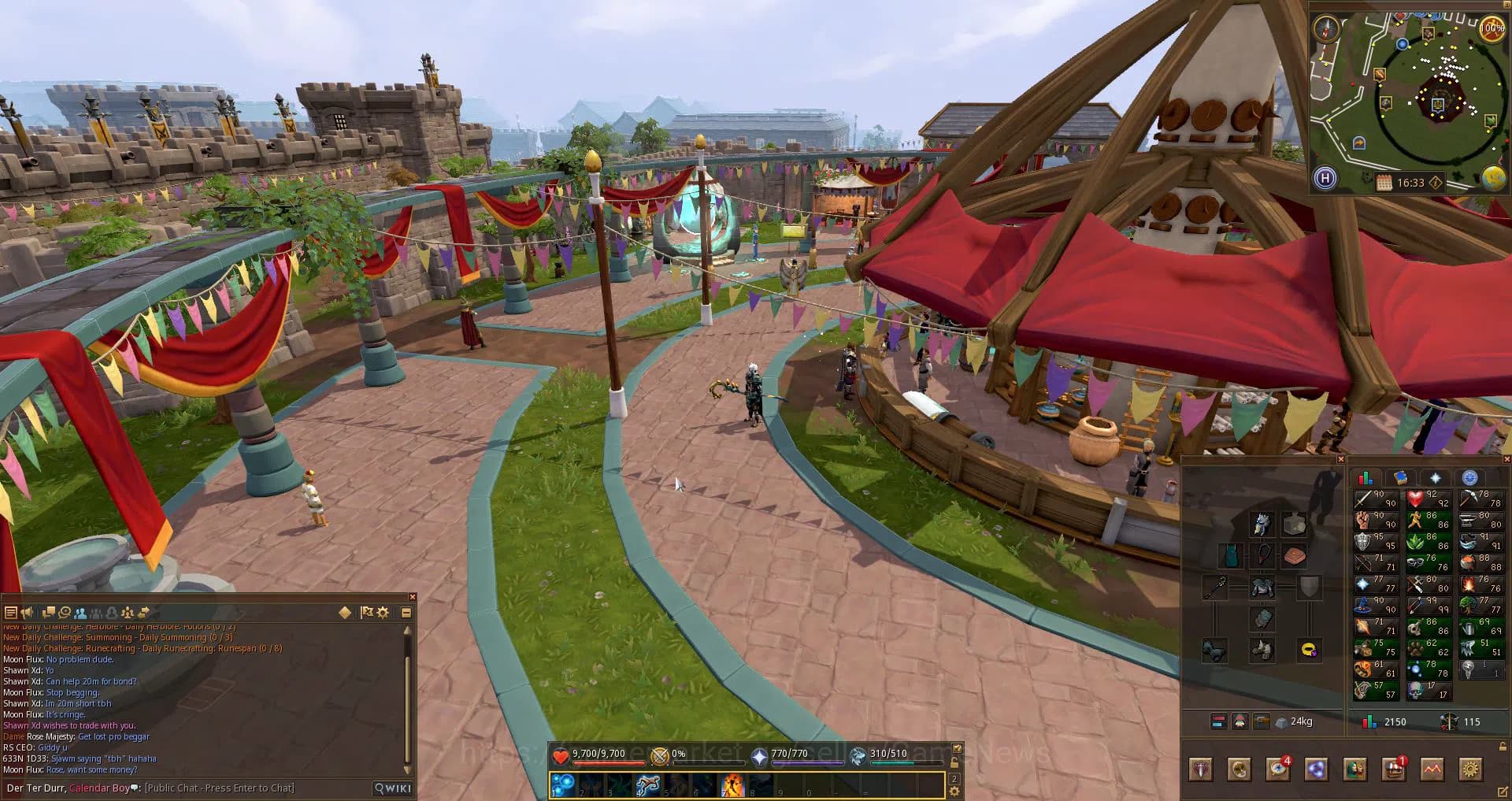Accept trade from Shawn Xd in chat
The image size is (1512, 801).
tap(69, 725)
